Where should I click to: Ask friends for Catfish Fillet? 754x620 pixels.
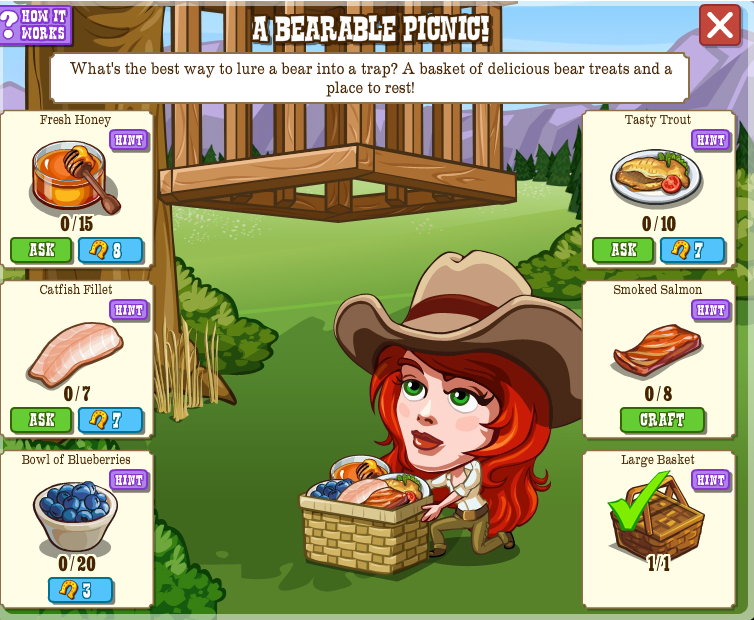[41, 420]
